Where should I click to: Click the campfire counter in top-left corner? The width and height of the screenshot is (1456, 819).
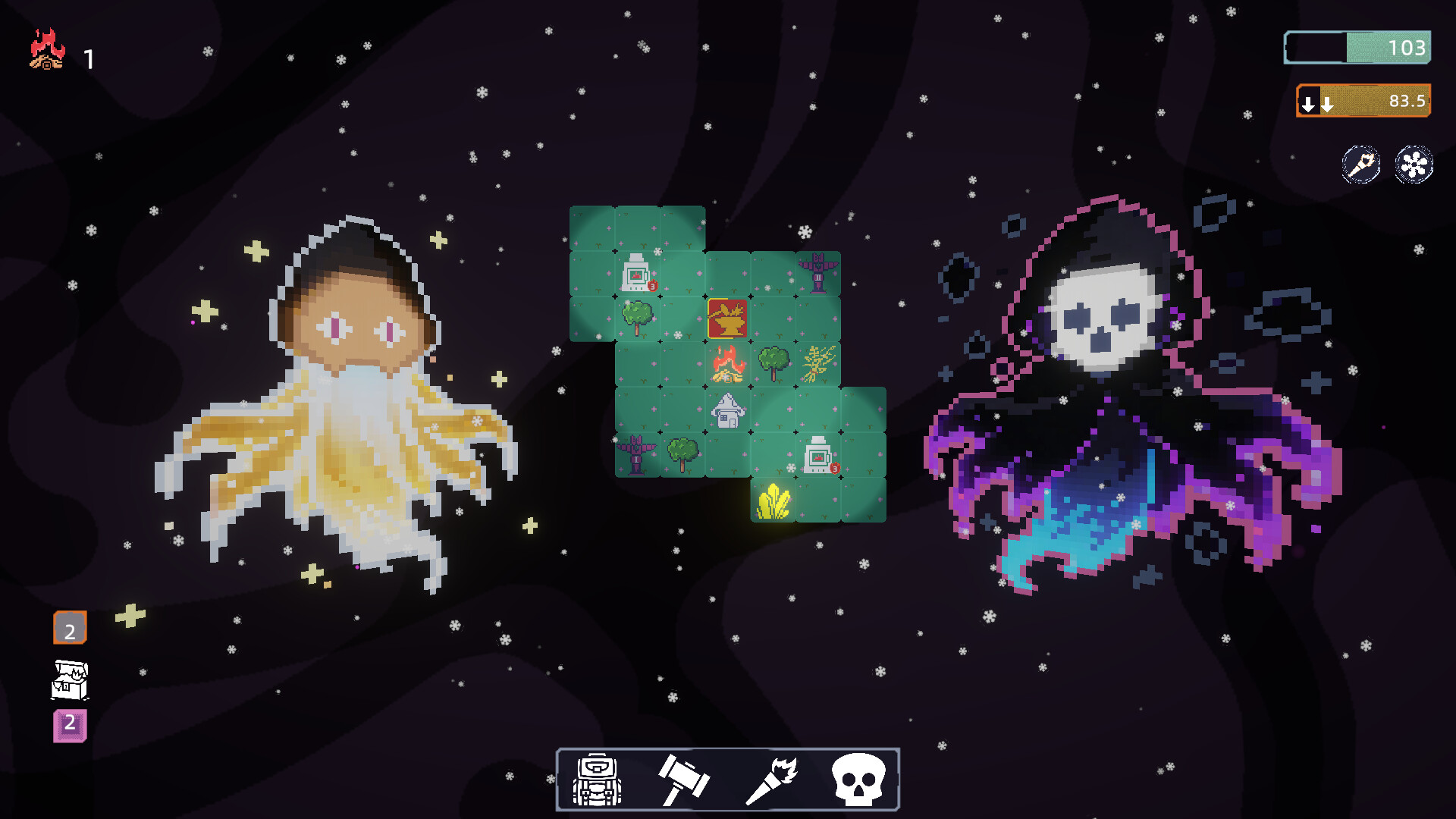[x=47, y=50]
